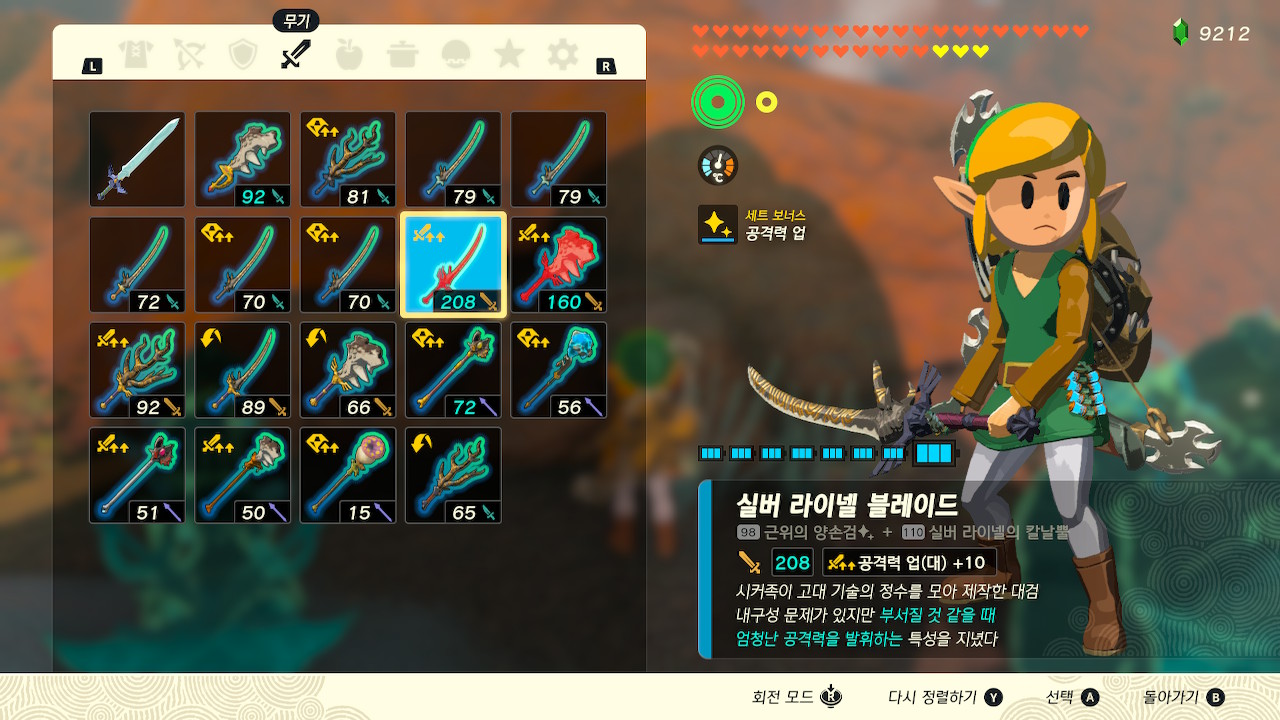The image size is (1280, 720).
Task: Pick the 89 attack curved sword
Action: coord(242,370)
